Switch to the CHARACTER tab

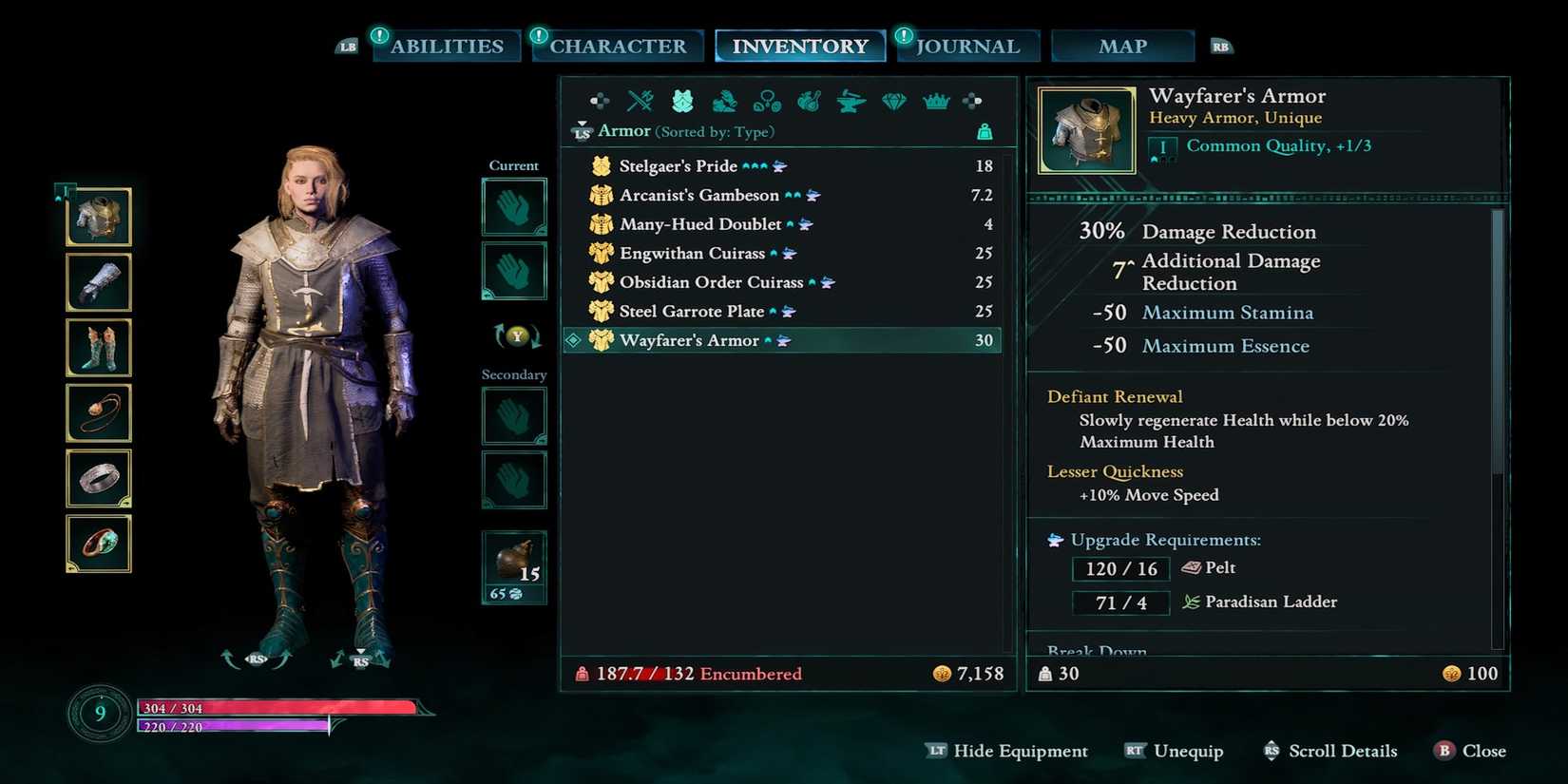(618, 45)
